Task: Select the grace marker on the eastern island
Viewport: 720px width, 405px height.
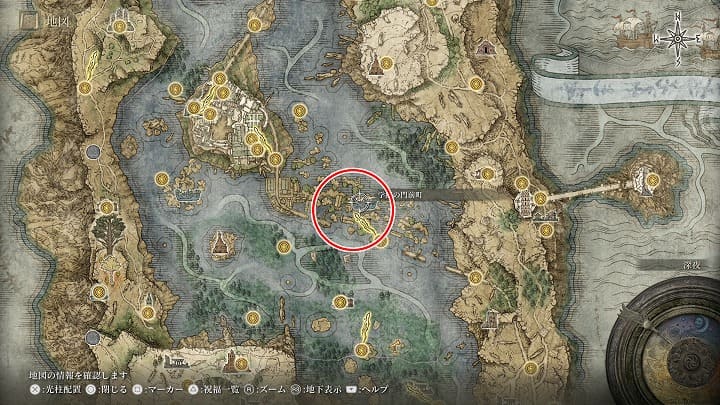Action: (652, 181)
